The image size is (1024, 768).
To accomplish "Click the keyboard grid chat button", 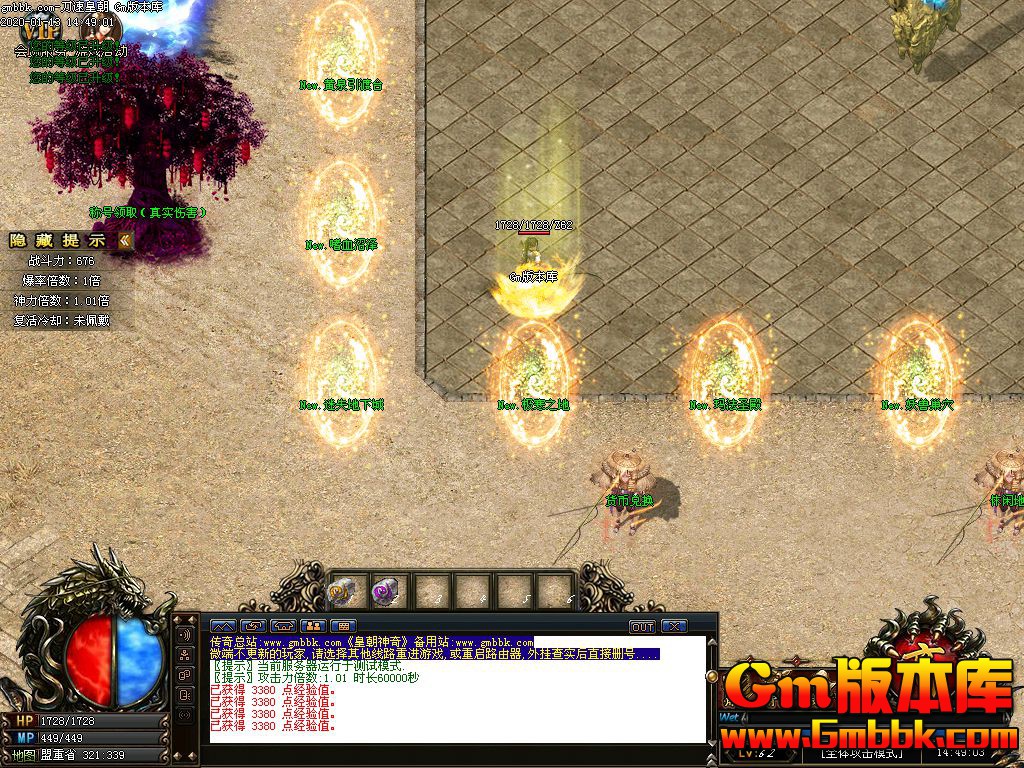I will tap(342, 626).
